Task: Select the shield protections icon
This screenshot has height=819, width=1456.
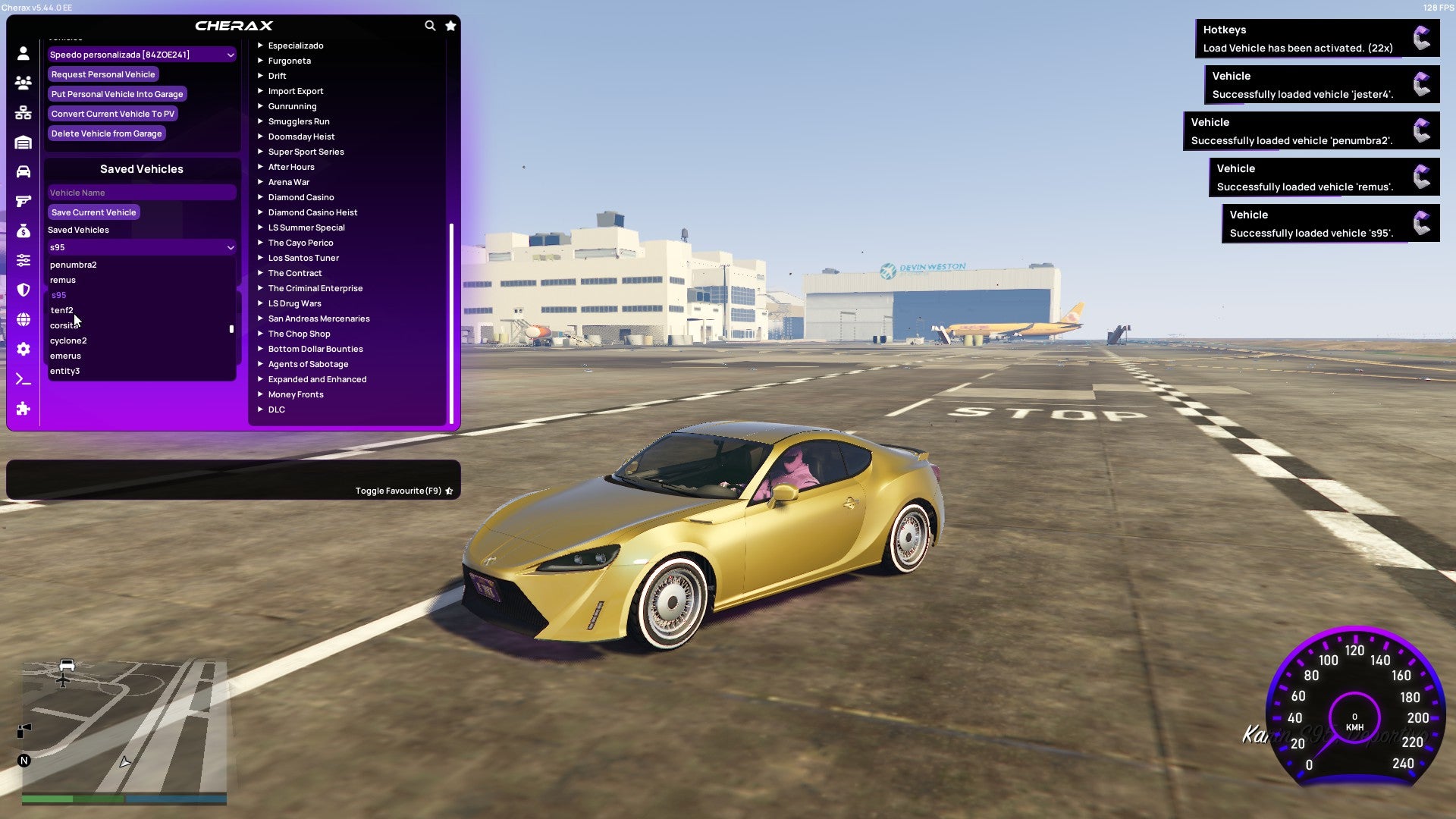Action: click(x=23, y=290)
